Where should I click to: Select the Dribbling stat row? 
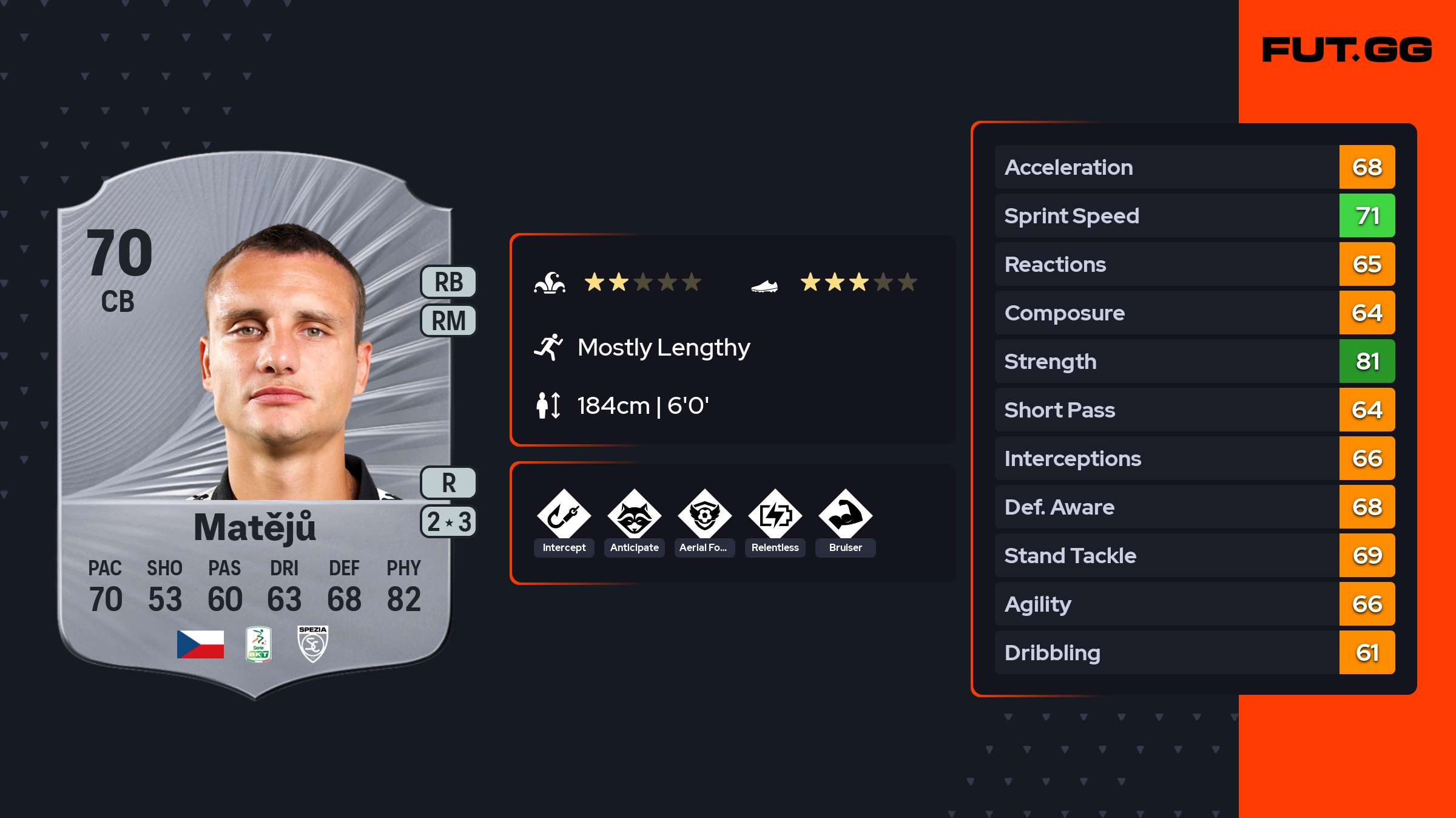[1194, 652]
